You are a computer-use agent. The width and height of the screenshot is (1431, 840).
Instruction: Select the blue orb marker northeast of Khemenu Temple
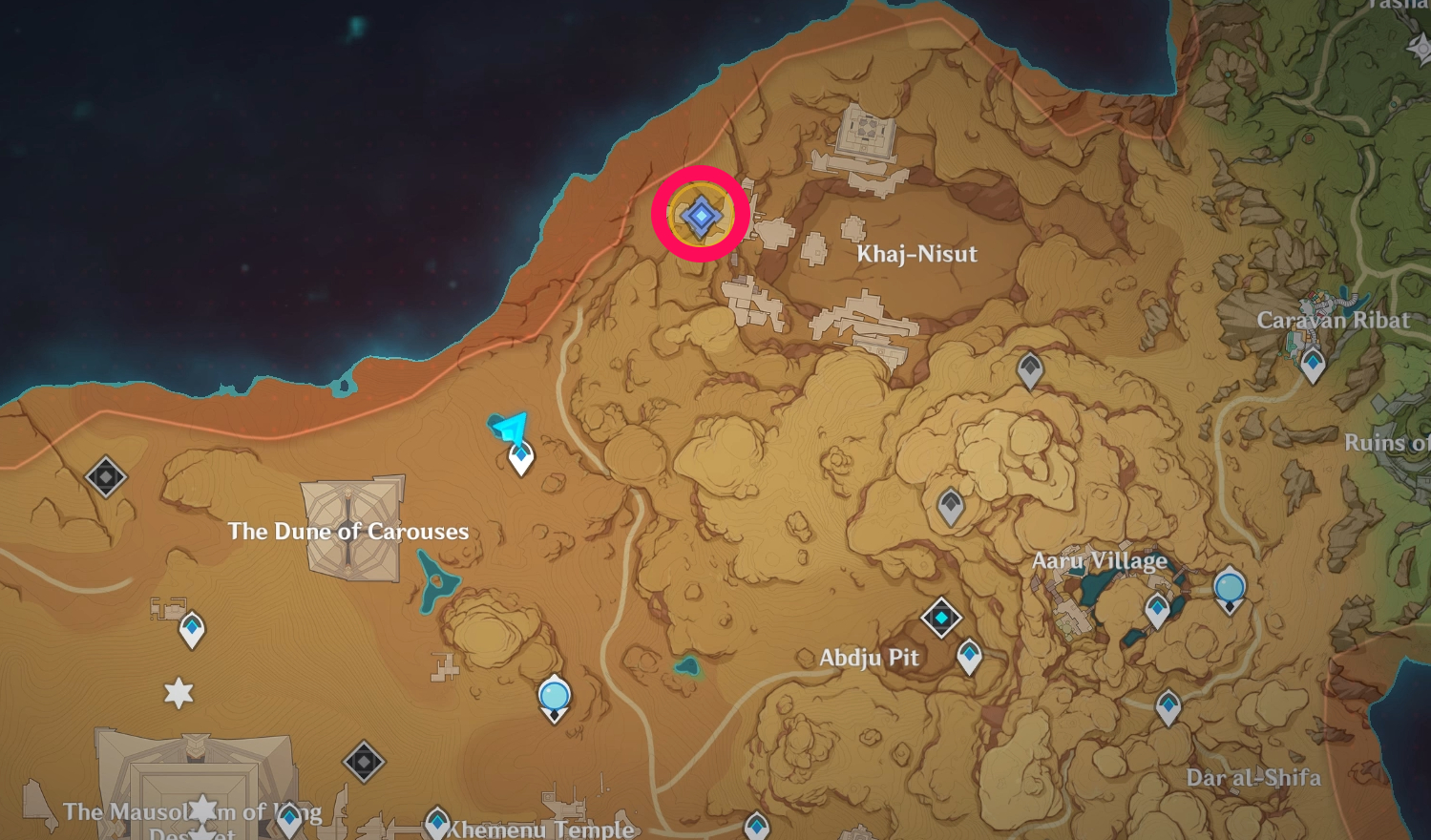pos(555,697)
